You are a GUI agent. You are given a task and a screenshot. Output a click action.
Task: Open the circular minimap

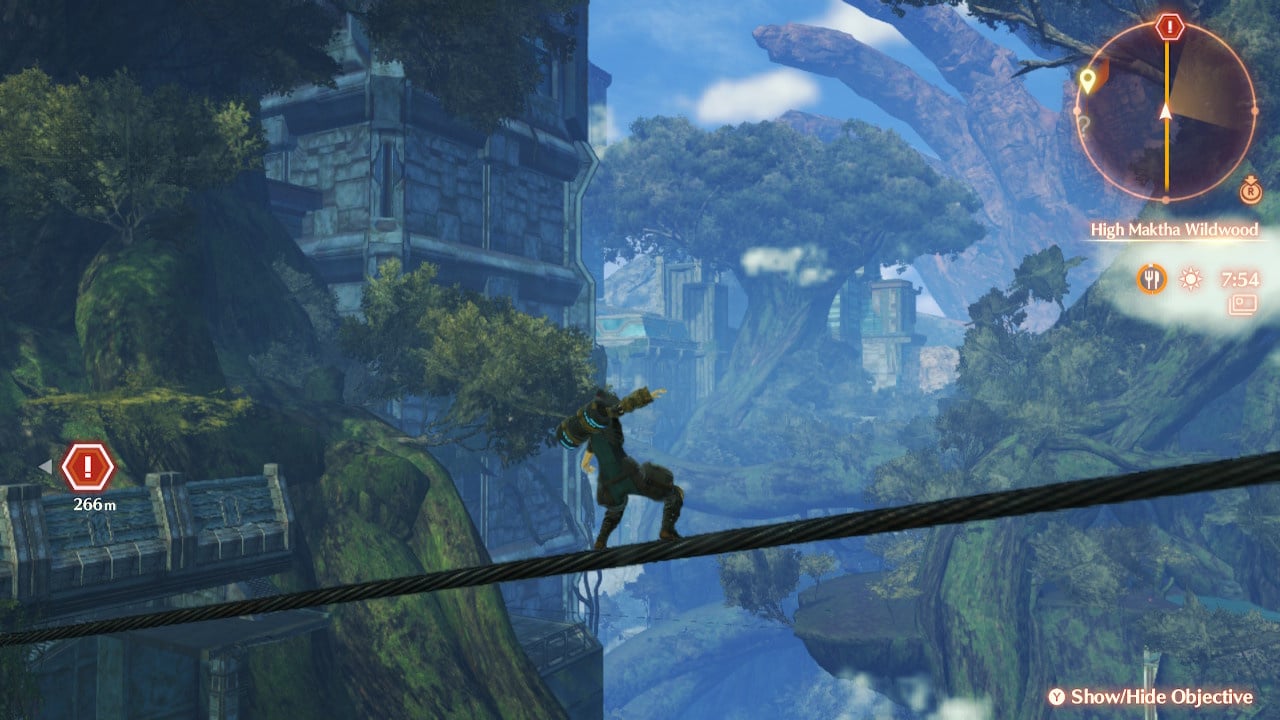click(x=1167, y=110)
